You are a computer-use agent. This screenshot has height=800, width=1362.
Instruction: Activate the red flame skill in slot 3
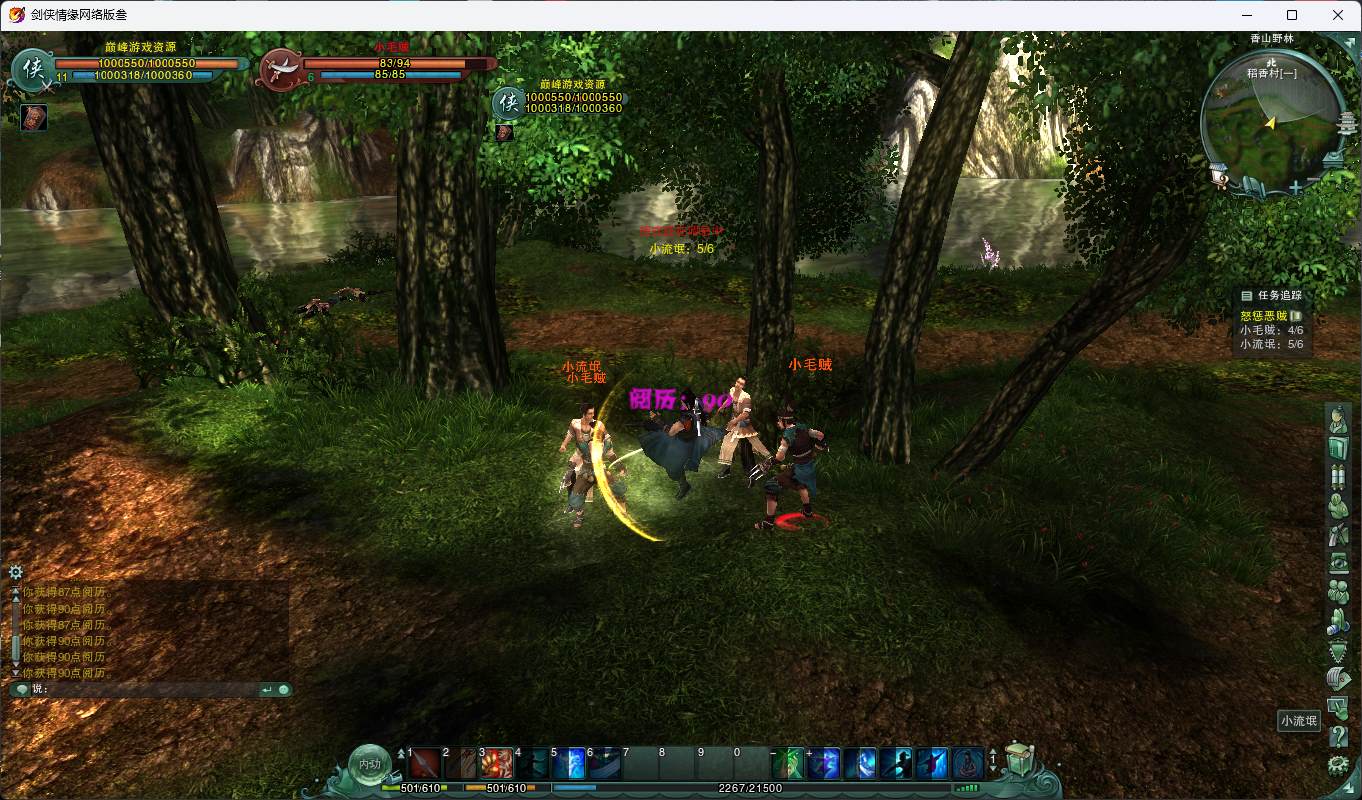pyautogui.click(x=497, y=764)
